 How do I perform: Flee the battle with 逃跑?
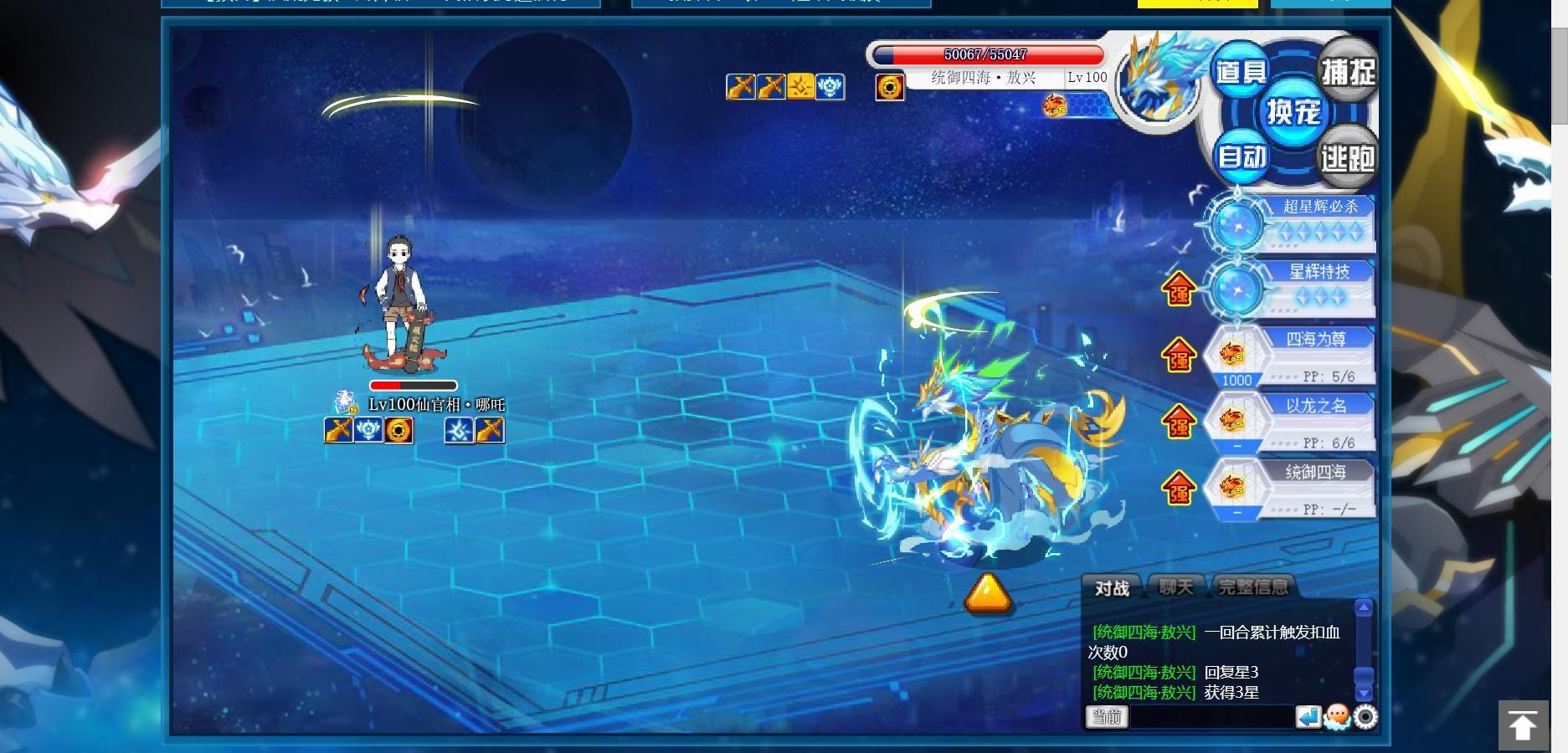1347,156
